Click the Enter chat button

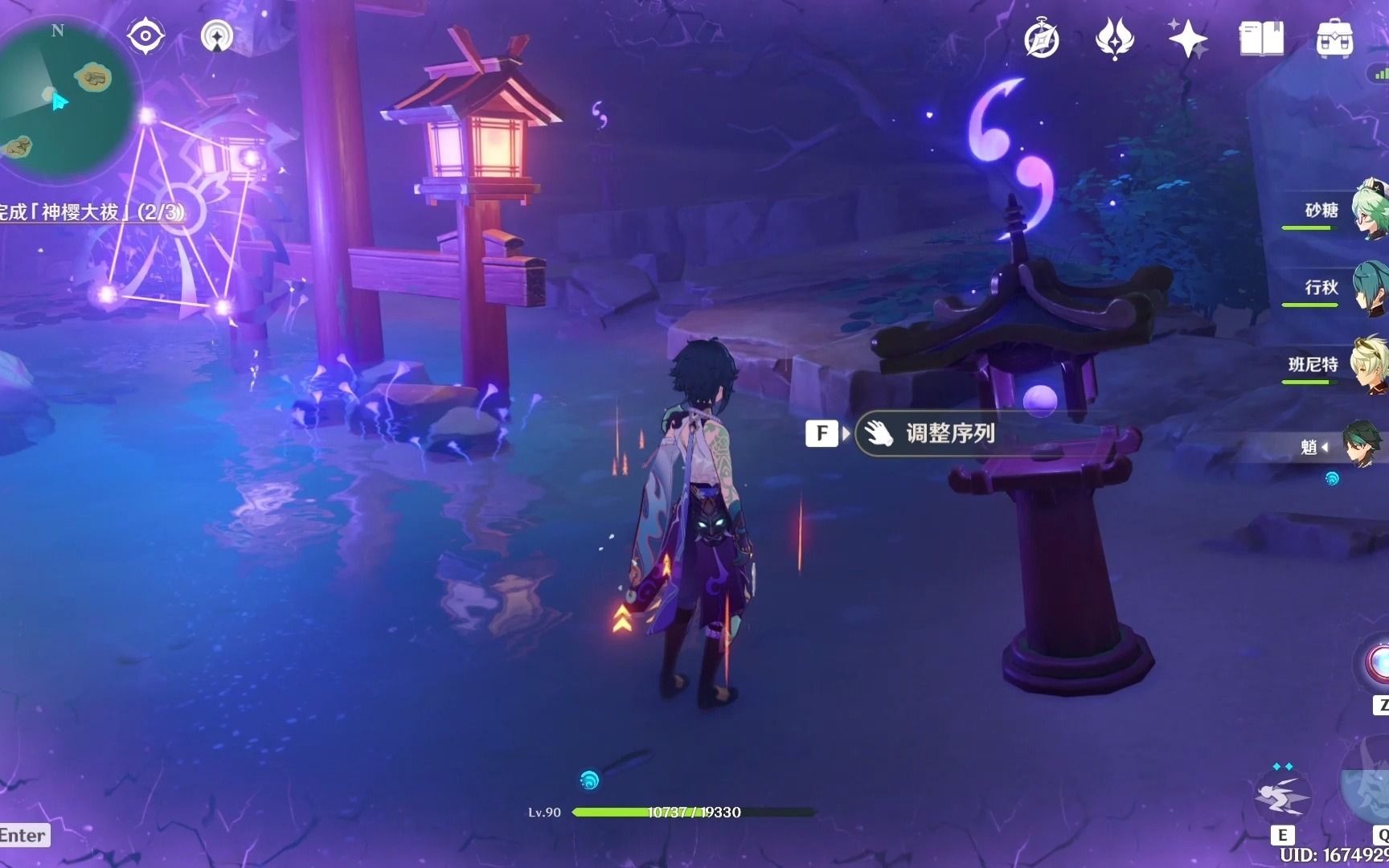(x=23, y=836)
